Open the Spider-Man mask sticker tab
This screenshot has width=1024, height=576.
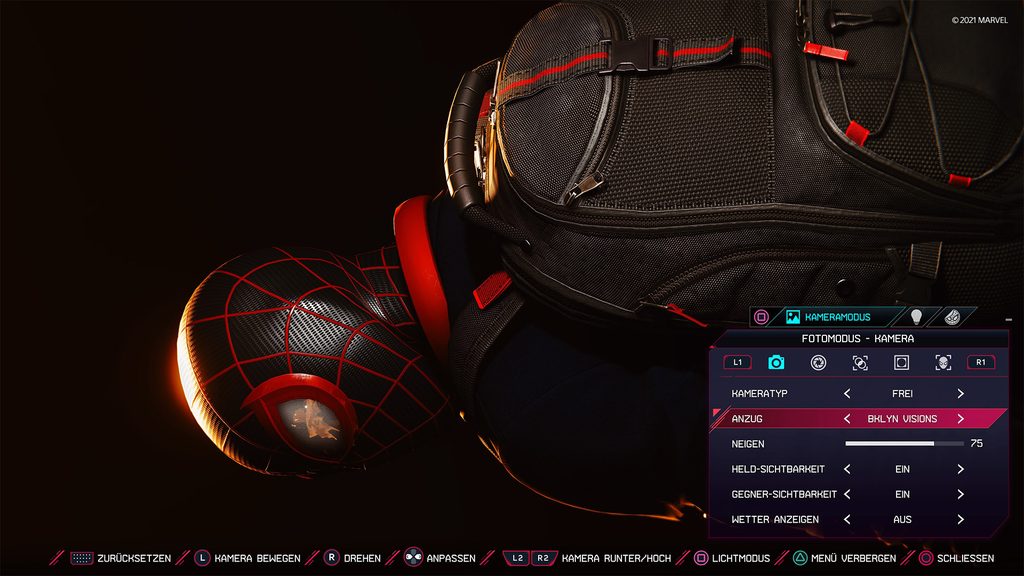click(x=953, y=317)
